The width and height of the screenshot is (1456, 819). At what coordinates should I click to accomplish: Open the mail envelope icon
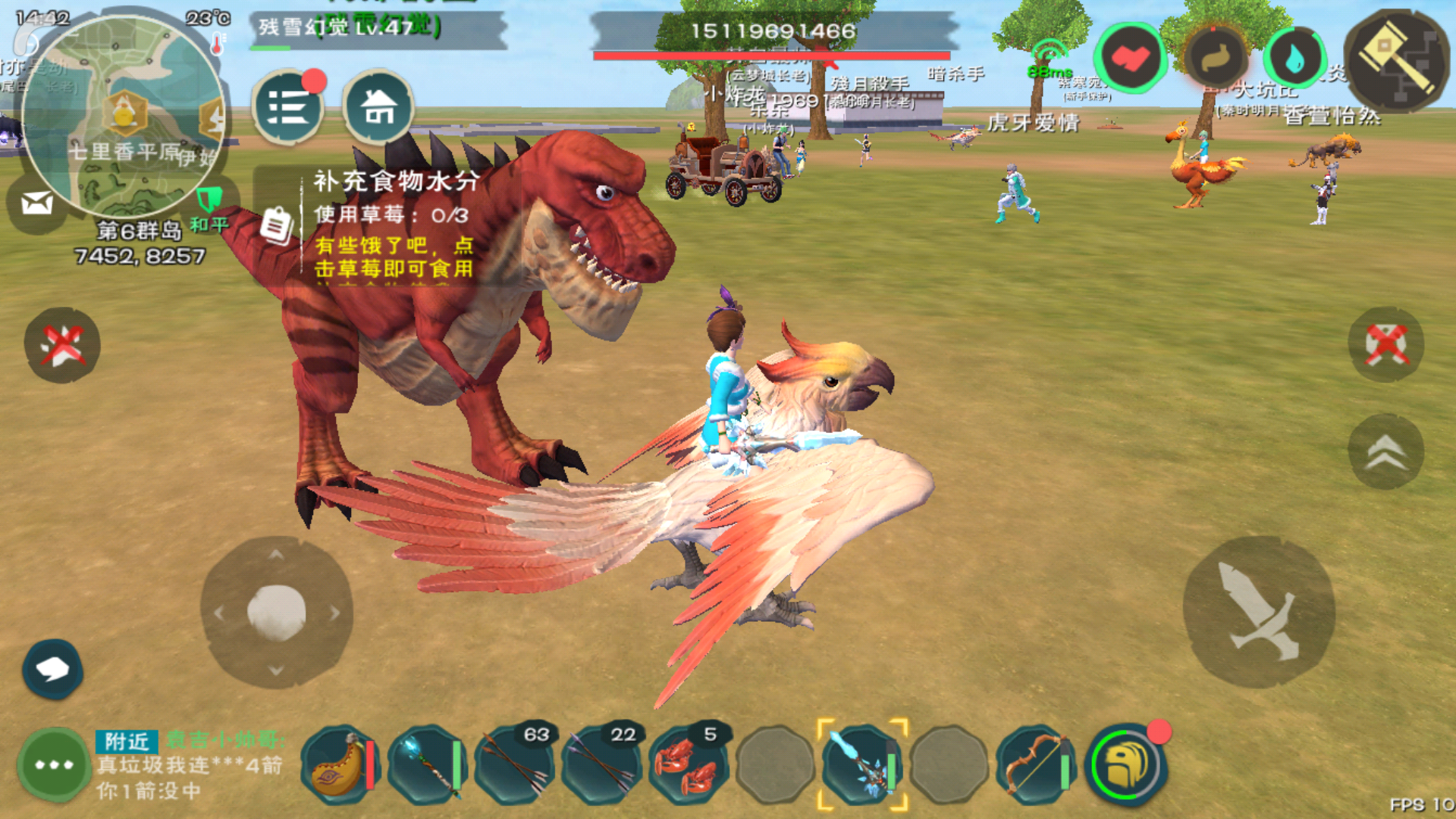(x=36, y=203)
